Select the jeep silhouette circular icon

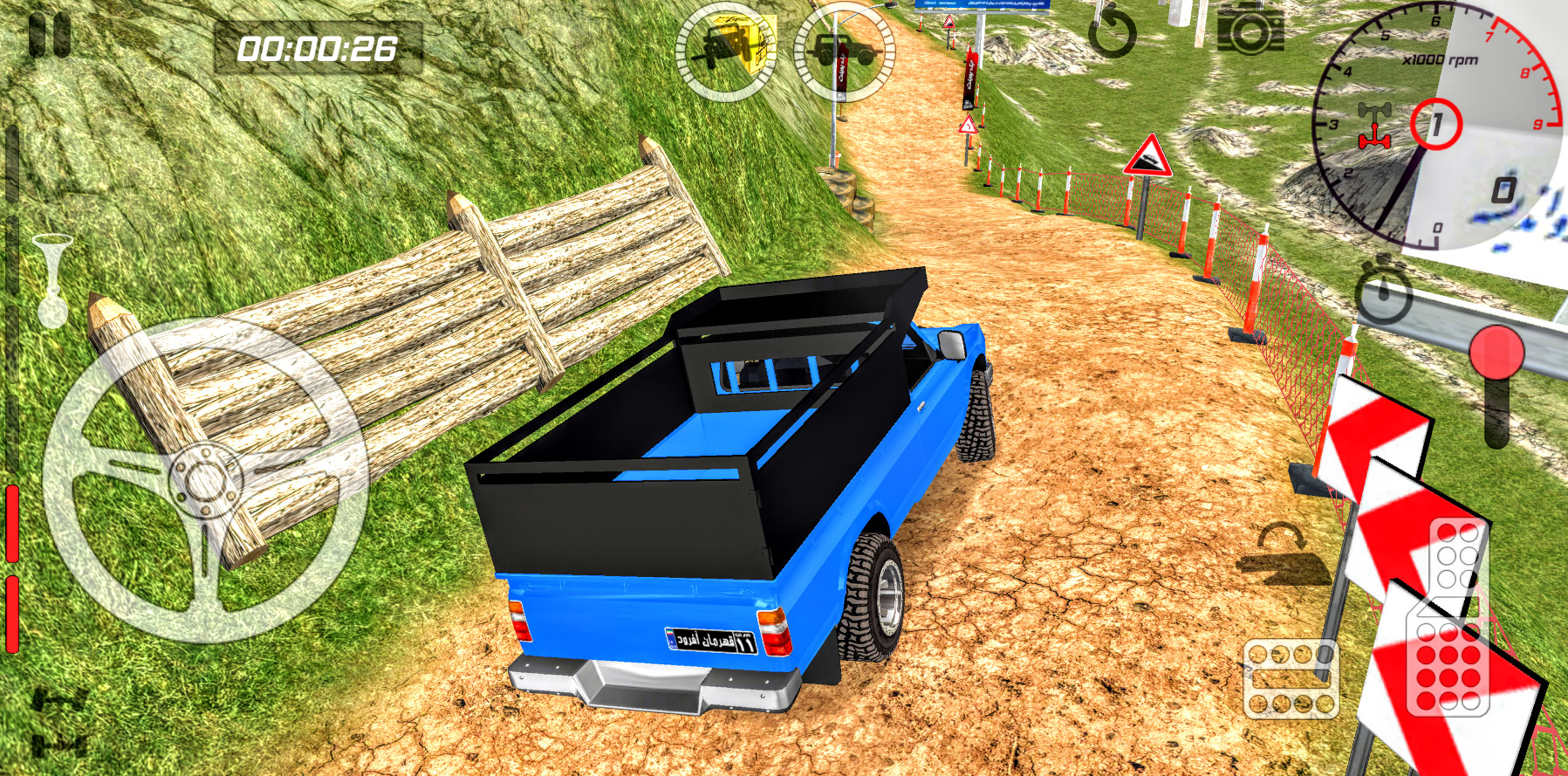(x=844, y=51)
